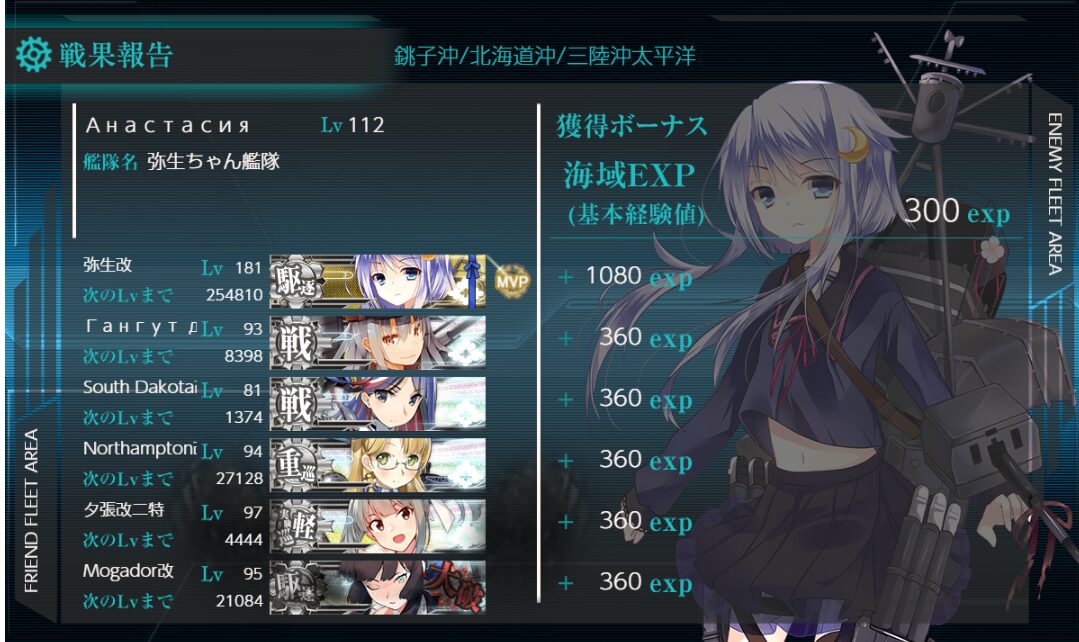Select the Northampton heavy cruiser banner

point(378,464)
